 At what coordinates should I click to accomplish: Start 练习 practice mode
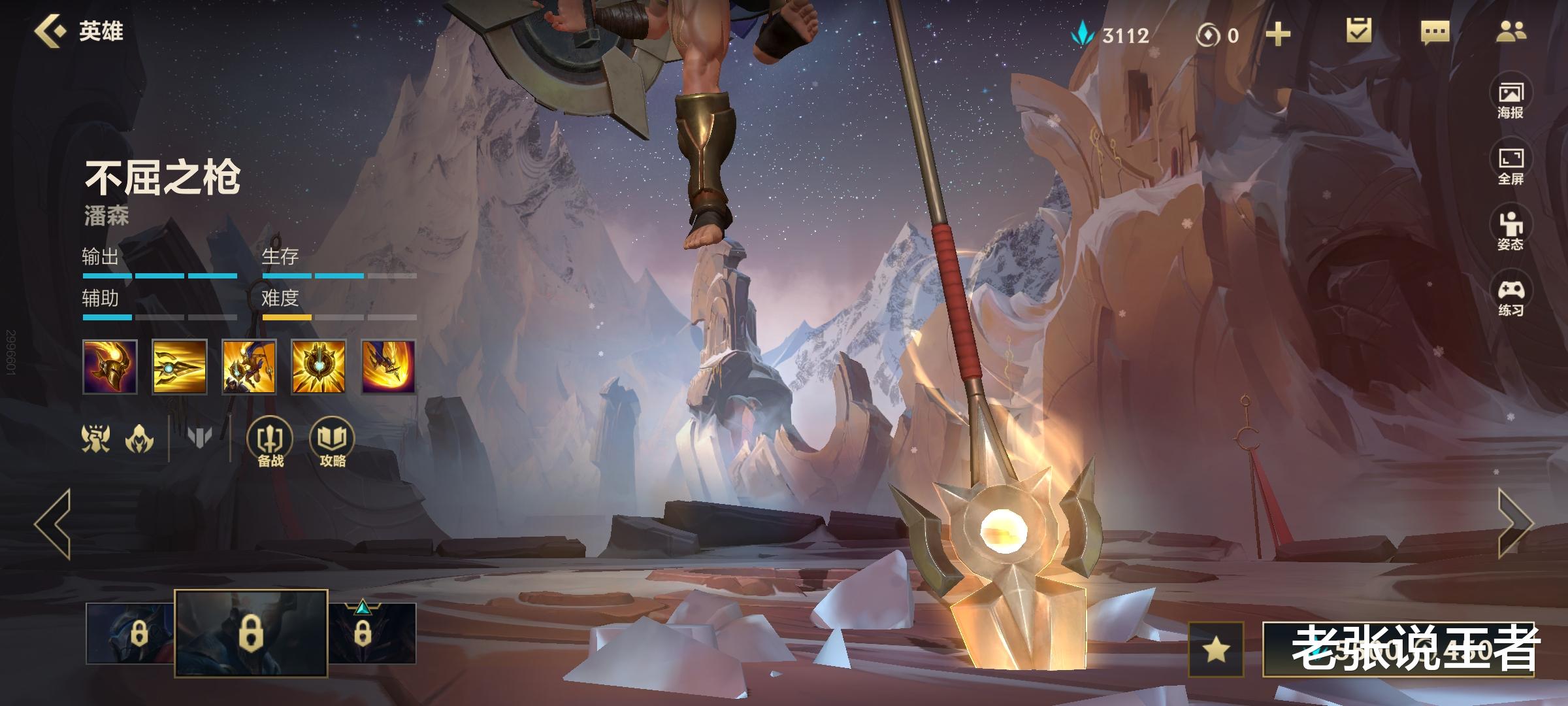tap(1511, 297)
